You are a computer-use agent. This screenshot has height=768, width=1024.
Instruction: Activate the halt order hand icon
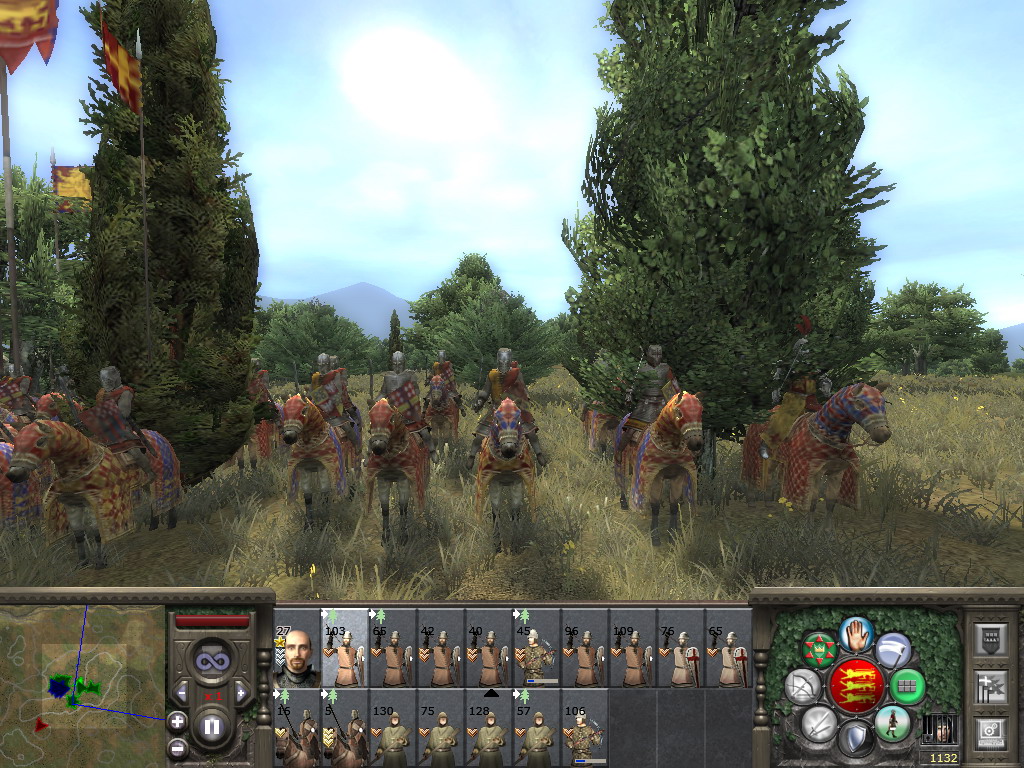[856, 633]
